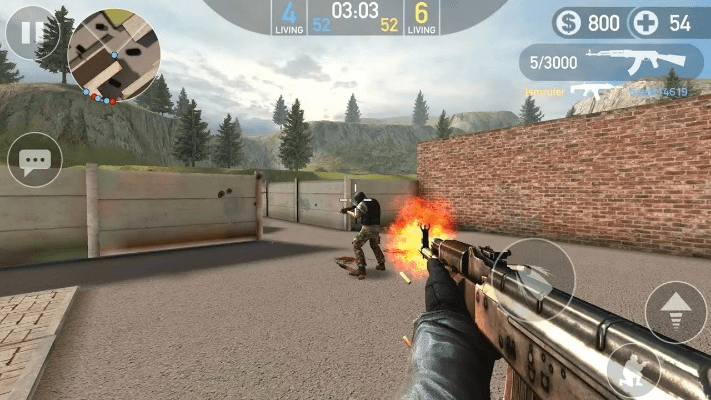Jump using the up-arrow button

point(675,311)
